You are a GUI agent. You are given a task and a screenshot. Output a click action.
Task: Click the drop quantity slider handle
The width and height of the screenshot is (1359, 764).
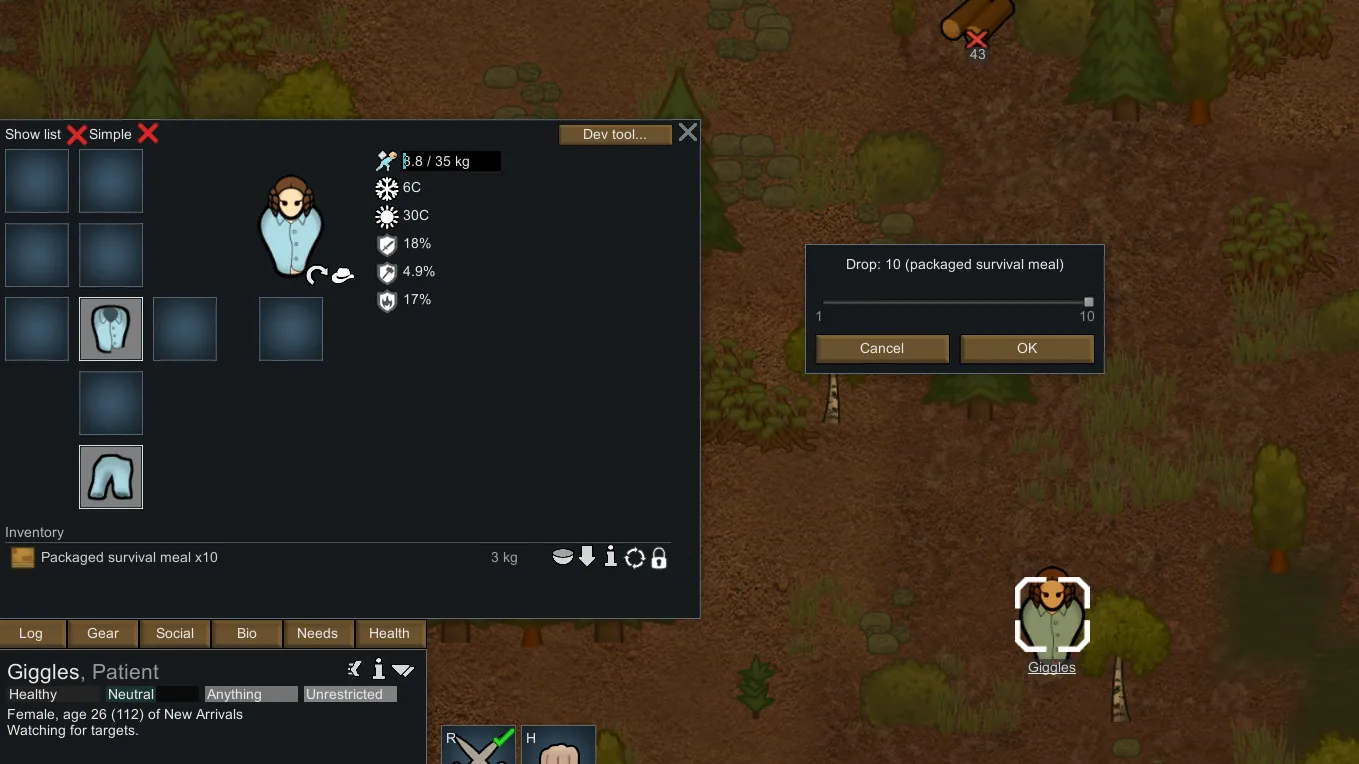pos(1089,301)
